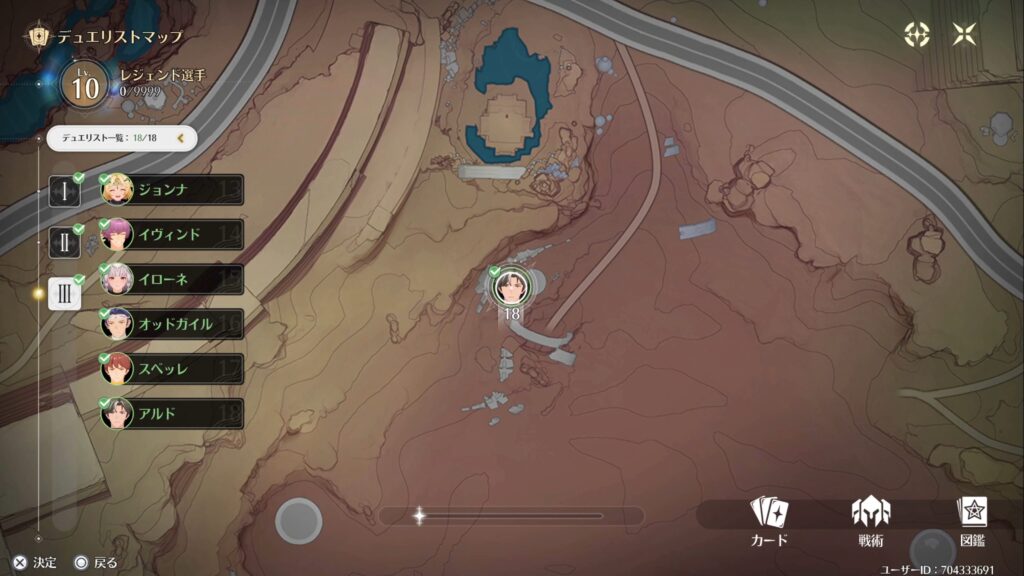Image resolution: width=1024 pixels, height=576 pixels.
Task: Click the four-point compass icon at top right
Action: click(916, 35)
